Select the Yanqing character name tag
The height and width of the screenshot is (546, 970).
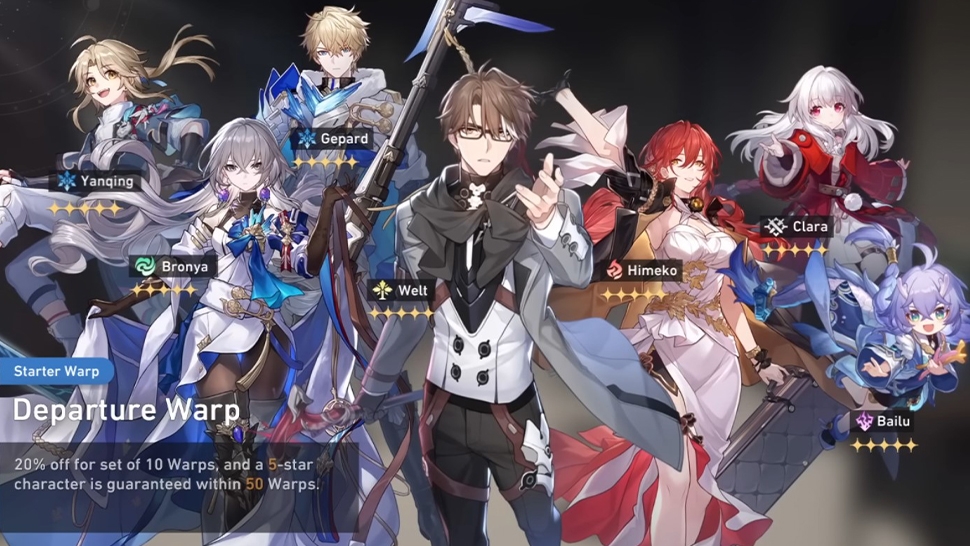coord(96,182)
